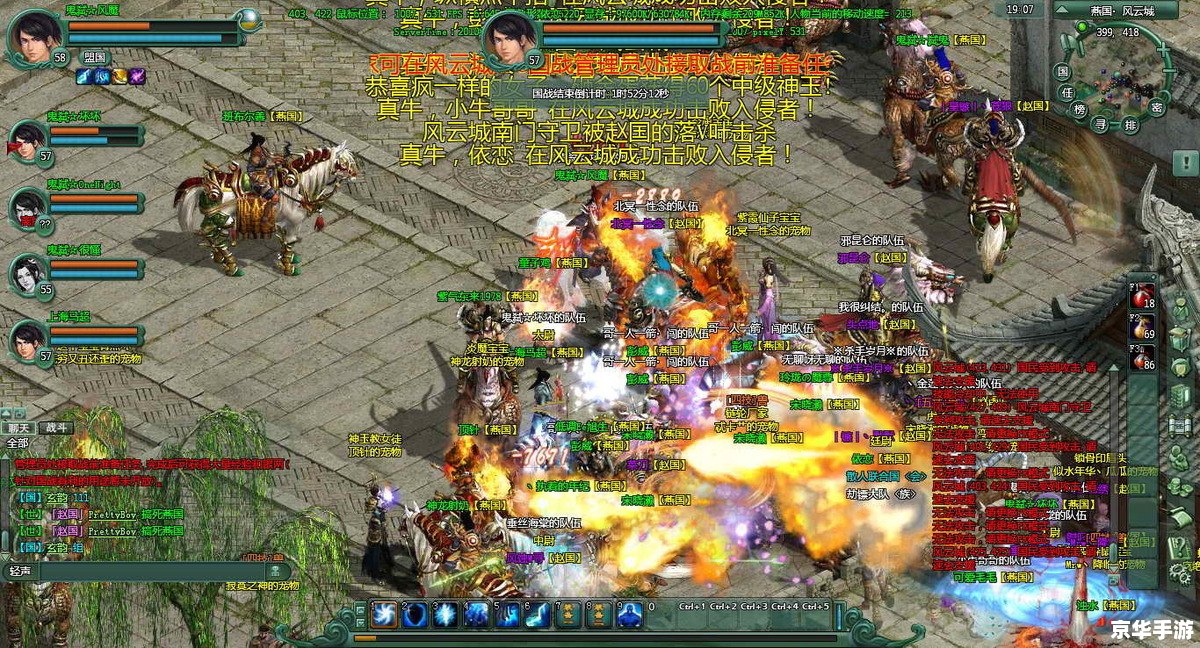
Task: Open the 排 button under the minimap
Action: tap(1131, 124)
